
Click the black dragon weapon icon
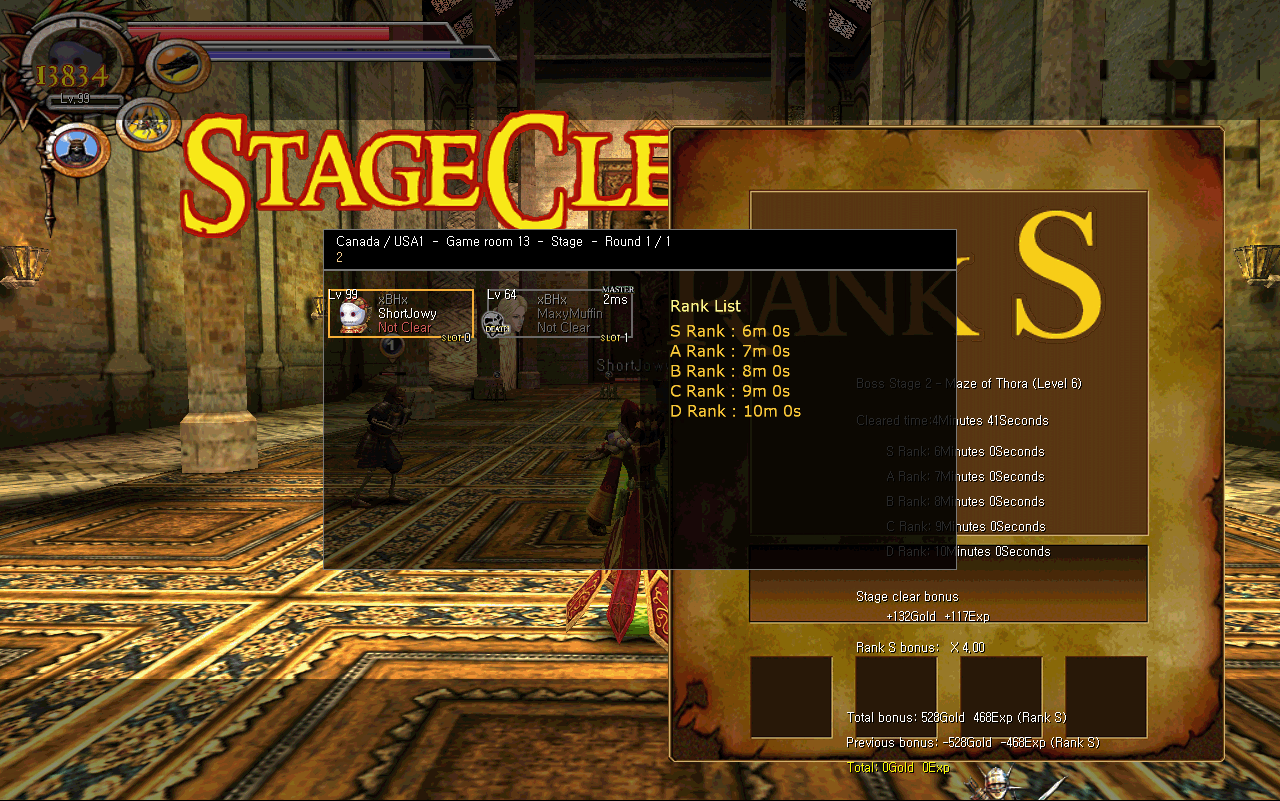(179, 65)
